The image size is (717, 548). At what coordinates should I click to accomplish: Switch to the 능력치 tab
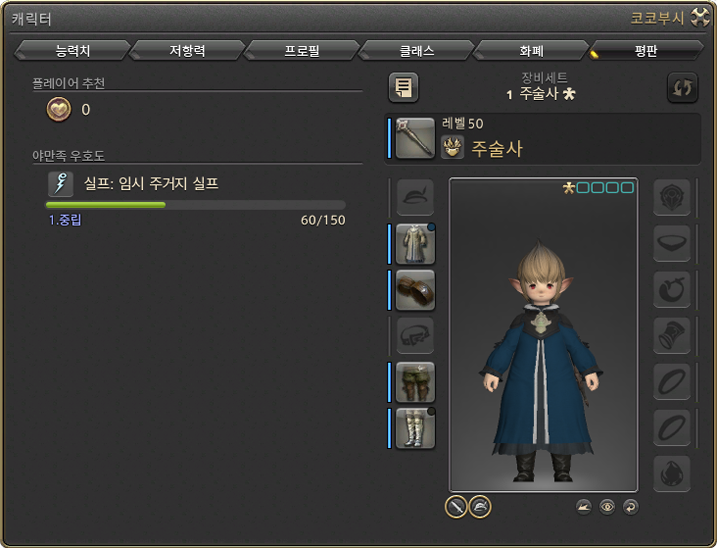click(x=73, y=50)
